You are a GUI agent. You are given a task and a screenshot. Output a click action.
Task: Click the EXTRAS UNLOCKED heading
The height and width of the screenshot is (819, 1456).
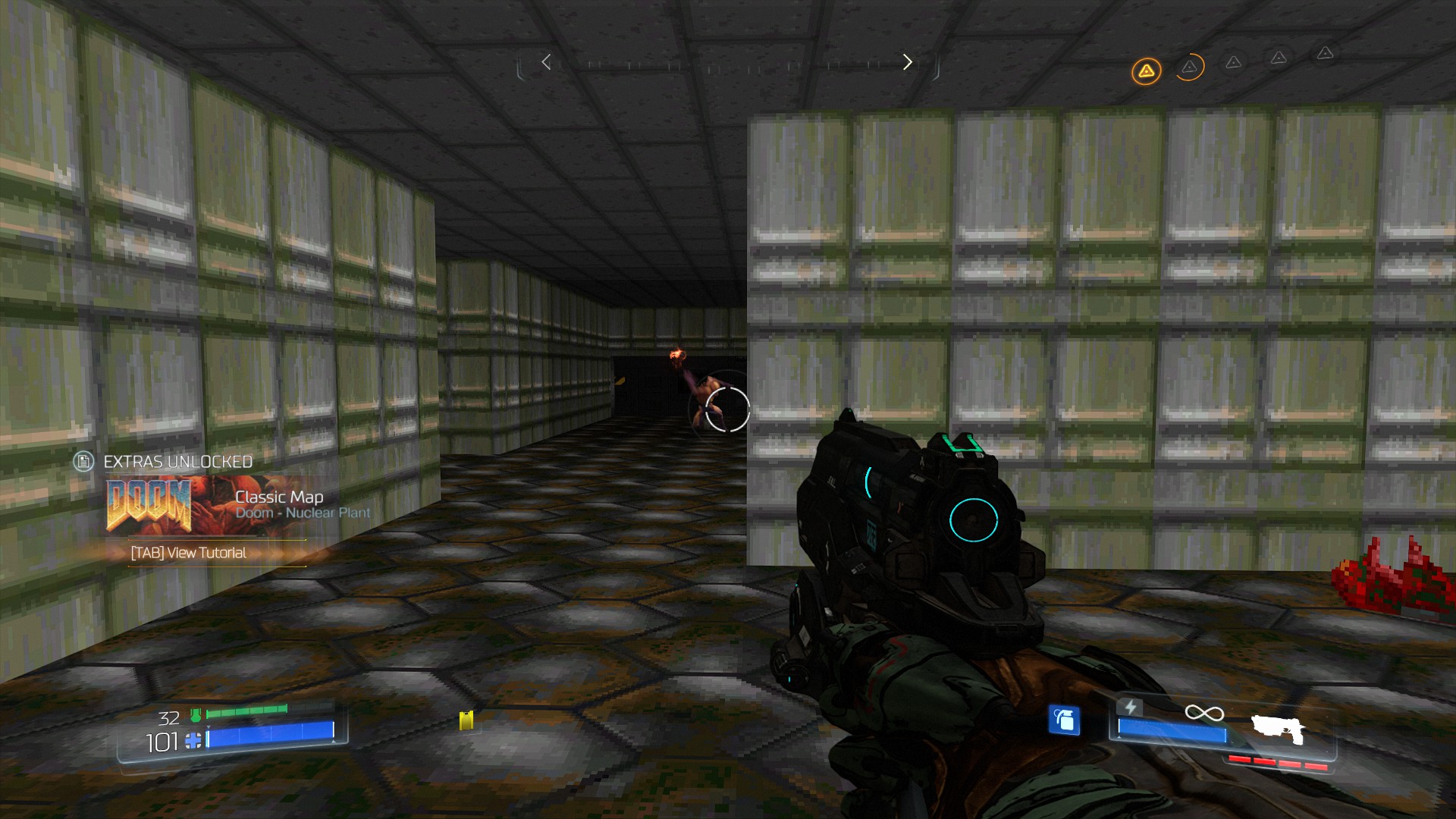[x=177, y=462]
